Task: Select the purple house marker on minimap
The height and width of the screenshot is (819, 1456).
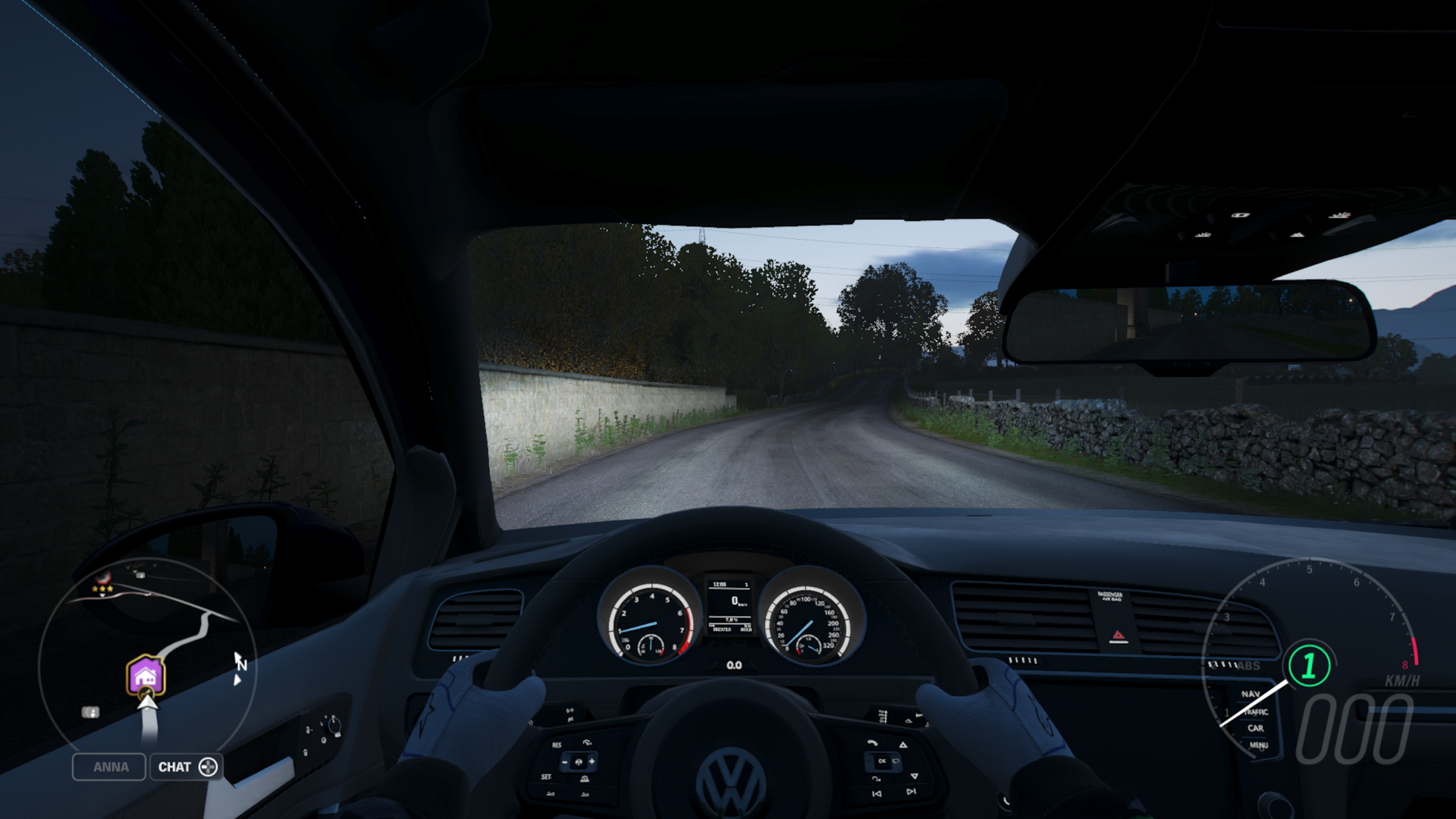Action: [145, 675]
